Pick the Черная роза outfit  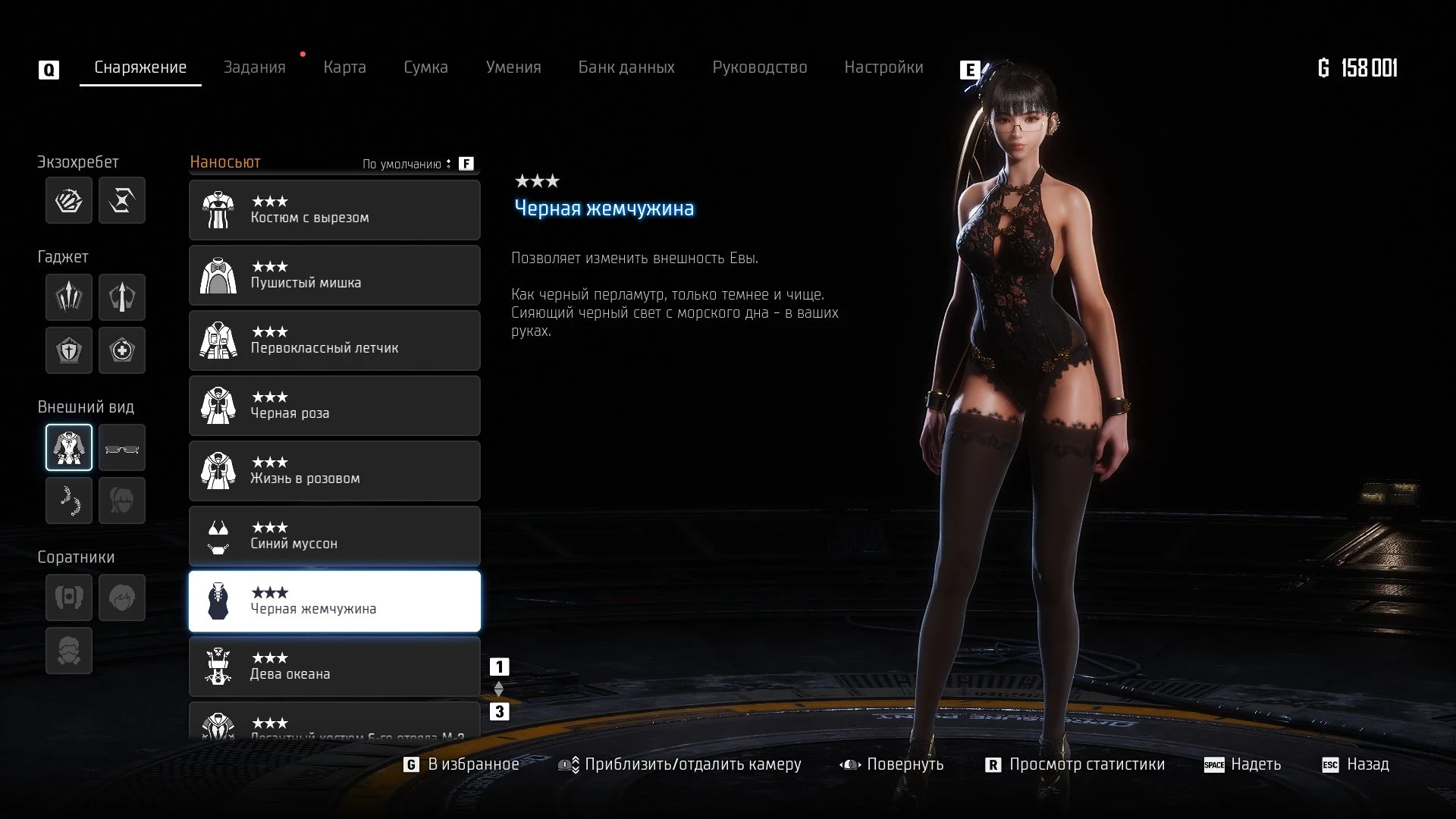[x=334, y=406]
